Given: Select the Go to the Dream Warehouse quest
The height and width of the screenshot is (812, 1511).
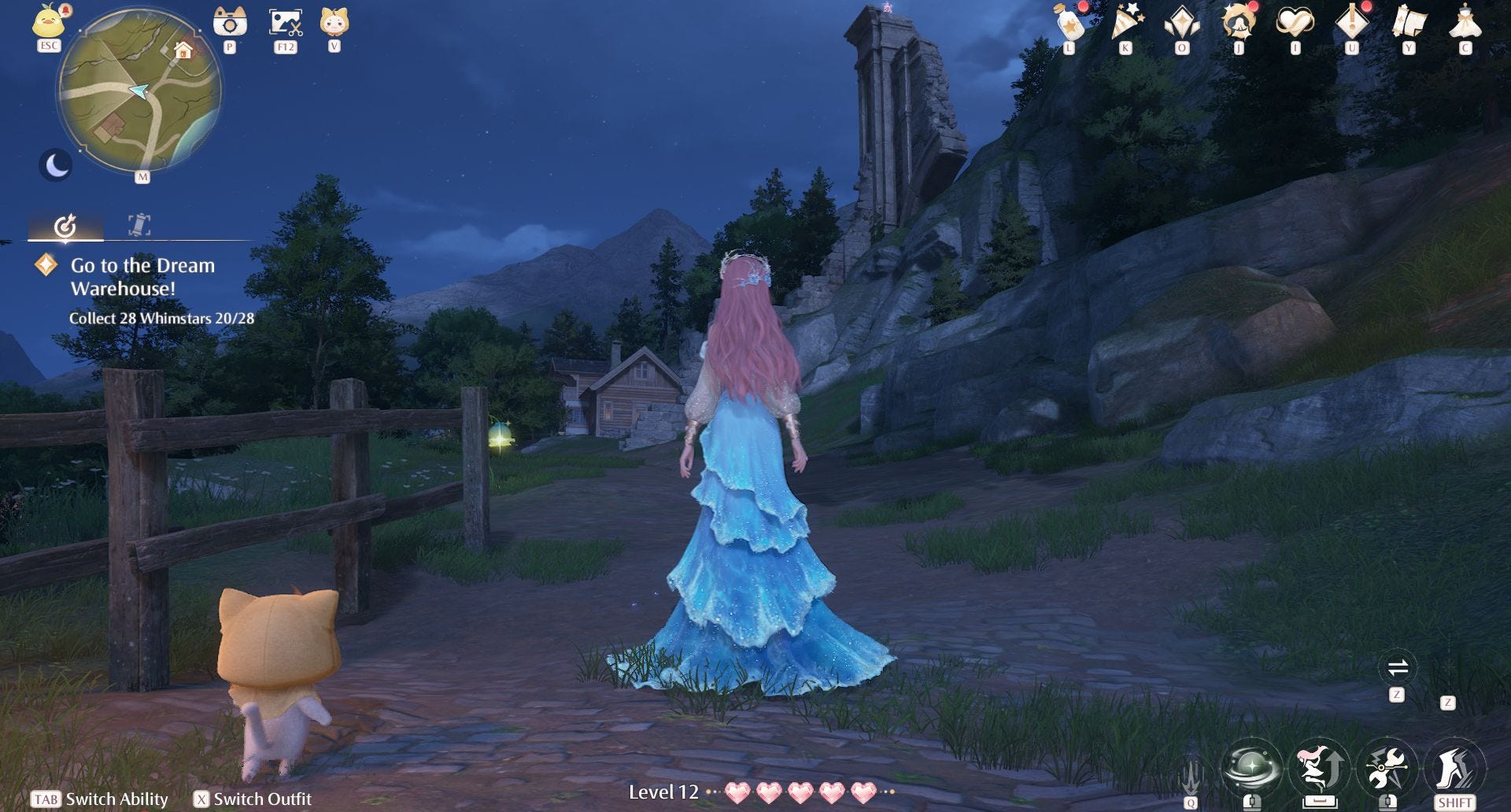Looking at the screenshot, I should click(x=142, y=277).
